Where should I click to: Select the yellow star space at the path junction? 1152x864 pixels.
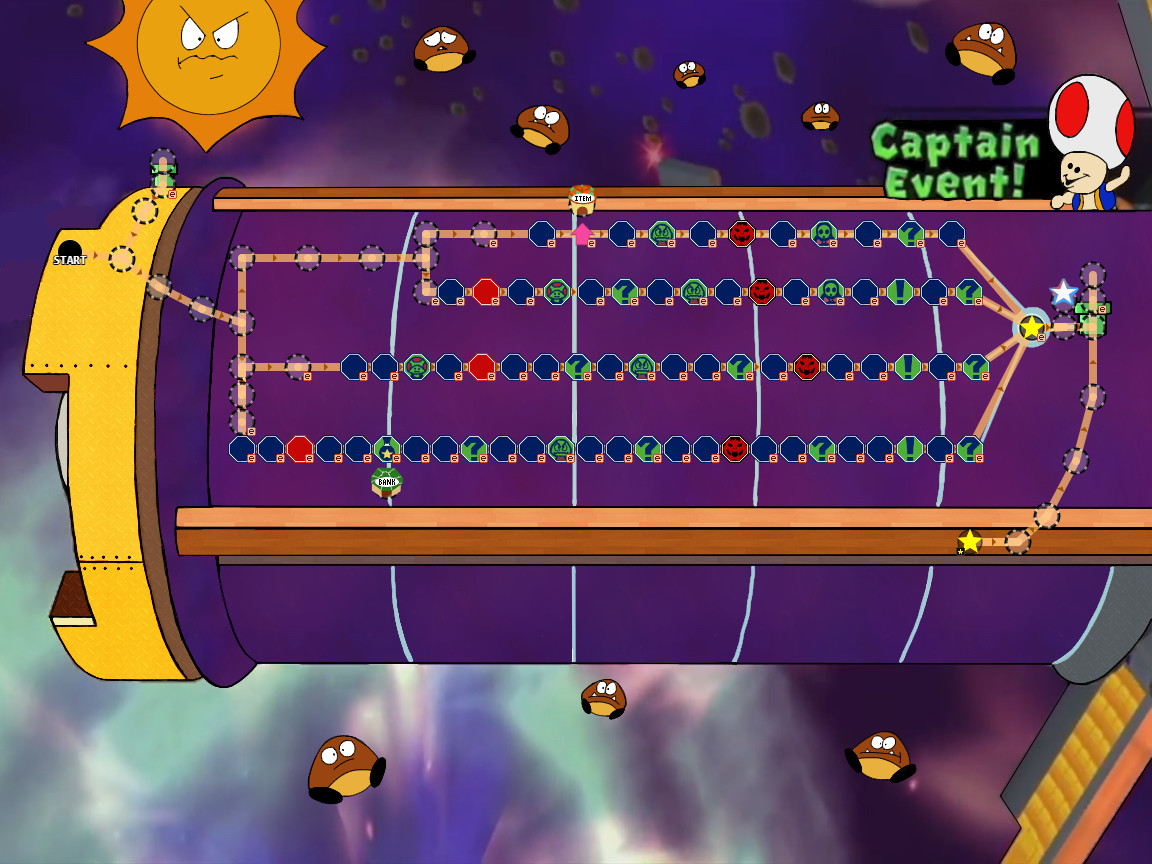tap(1031, 327)
